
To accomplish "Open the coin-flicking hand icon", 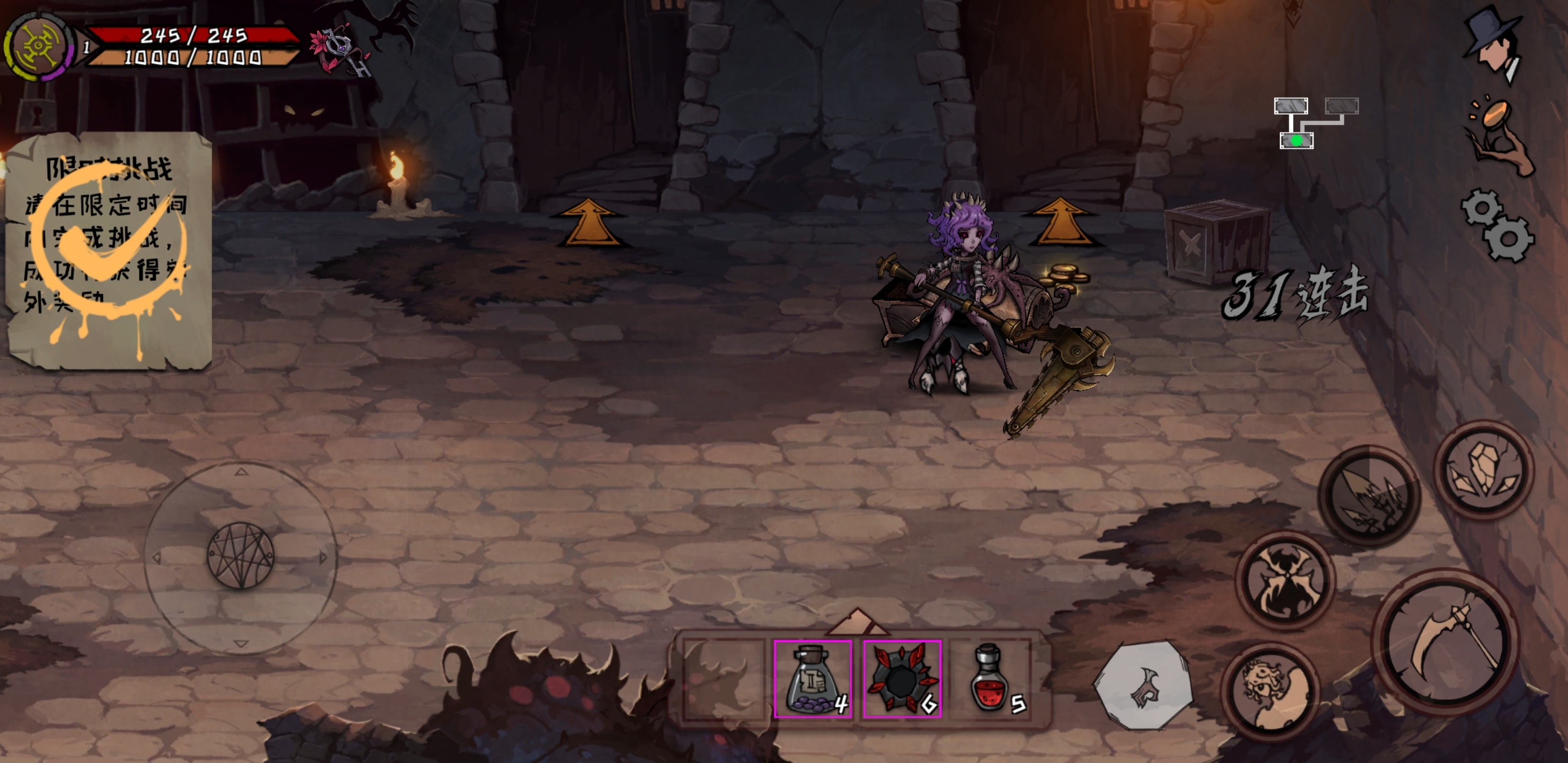I will pos(1499,136).
